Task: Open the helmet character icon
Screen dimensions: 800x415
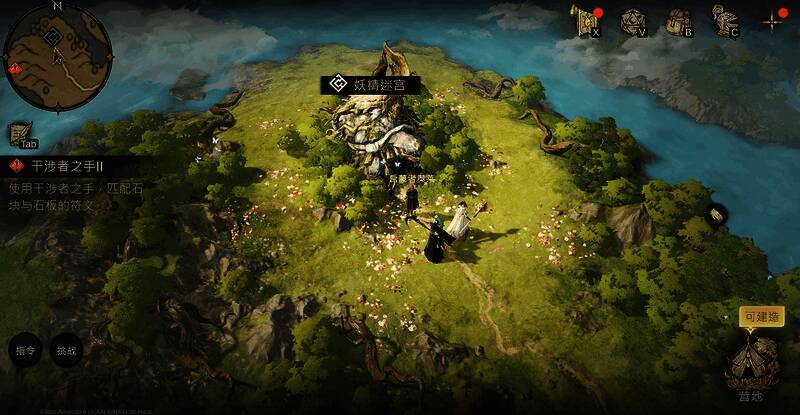Action: point(724,19)
